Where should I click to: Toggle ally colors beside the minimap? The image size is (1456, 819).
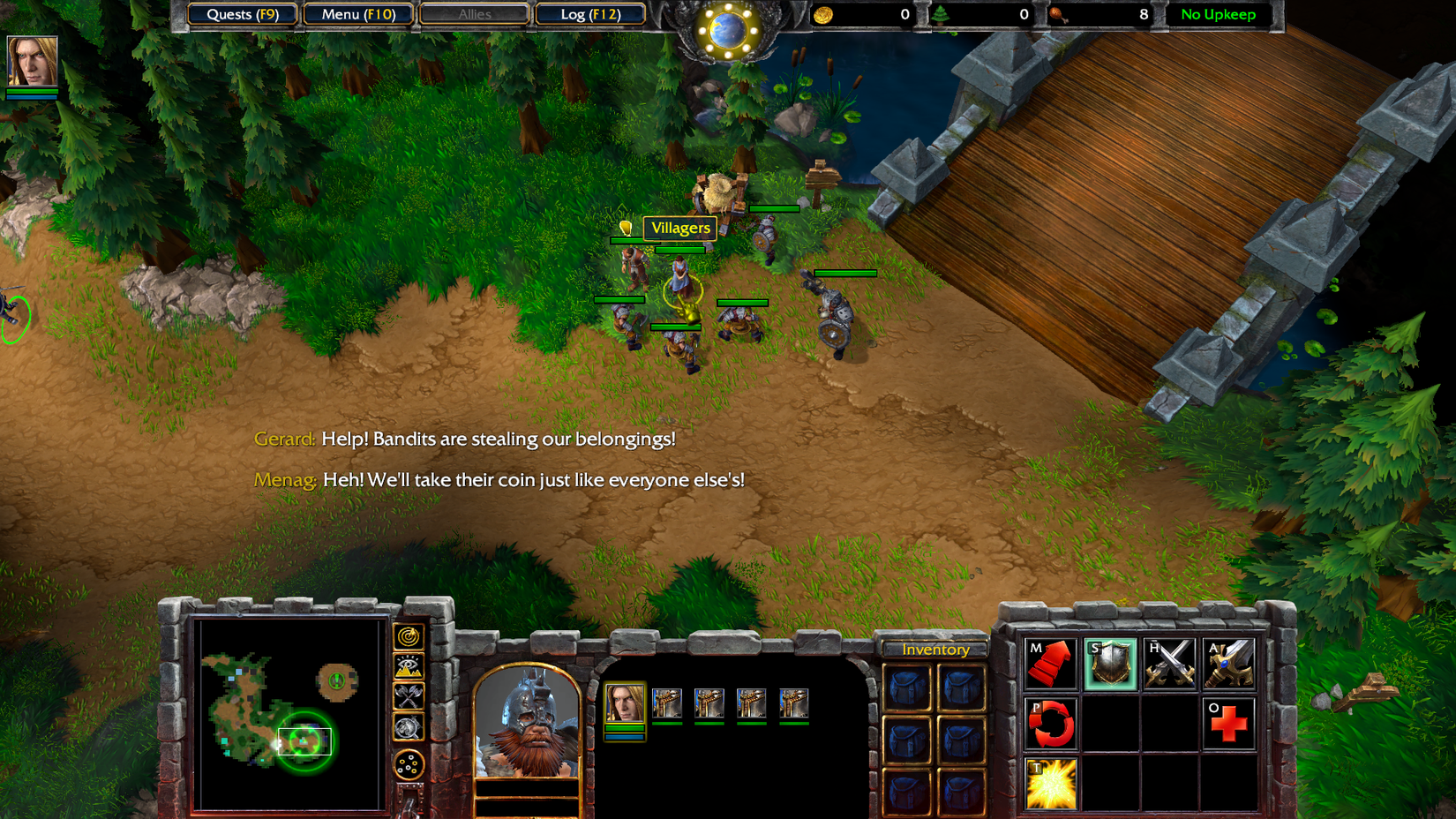406,697
